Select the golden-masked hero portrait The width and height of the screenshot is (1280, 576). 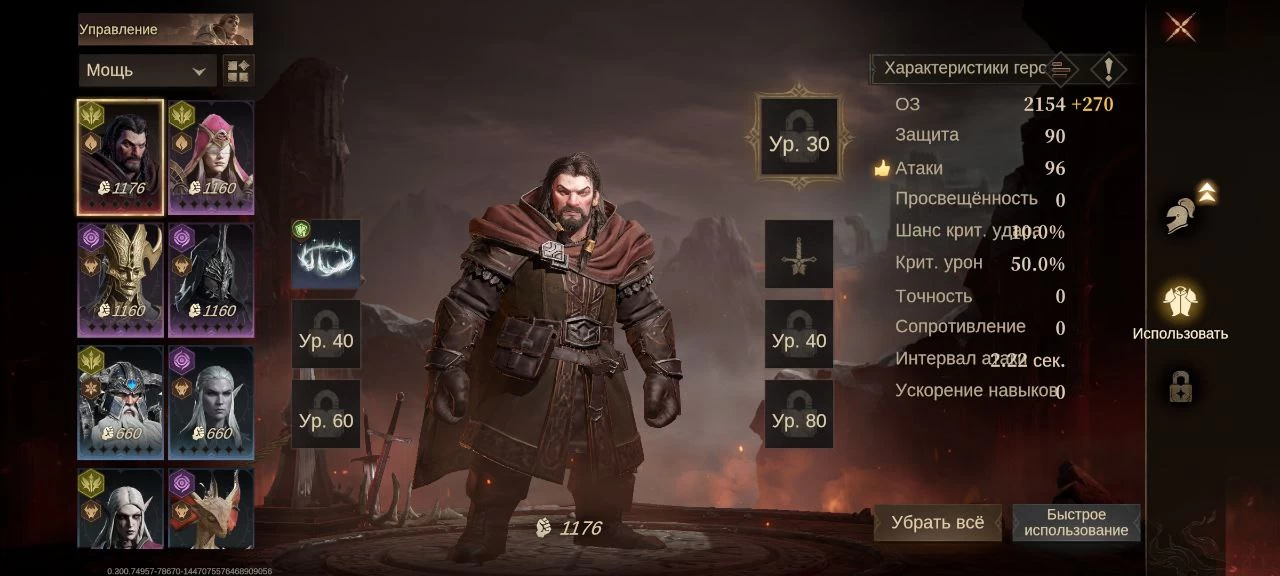tap(121, 280)
